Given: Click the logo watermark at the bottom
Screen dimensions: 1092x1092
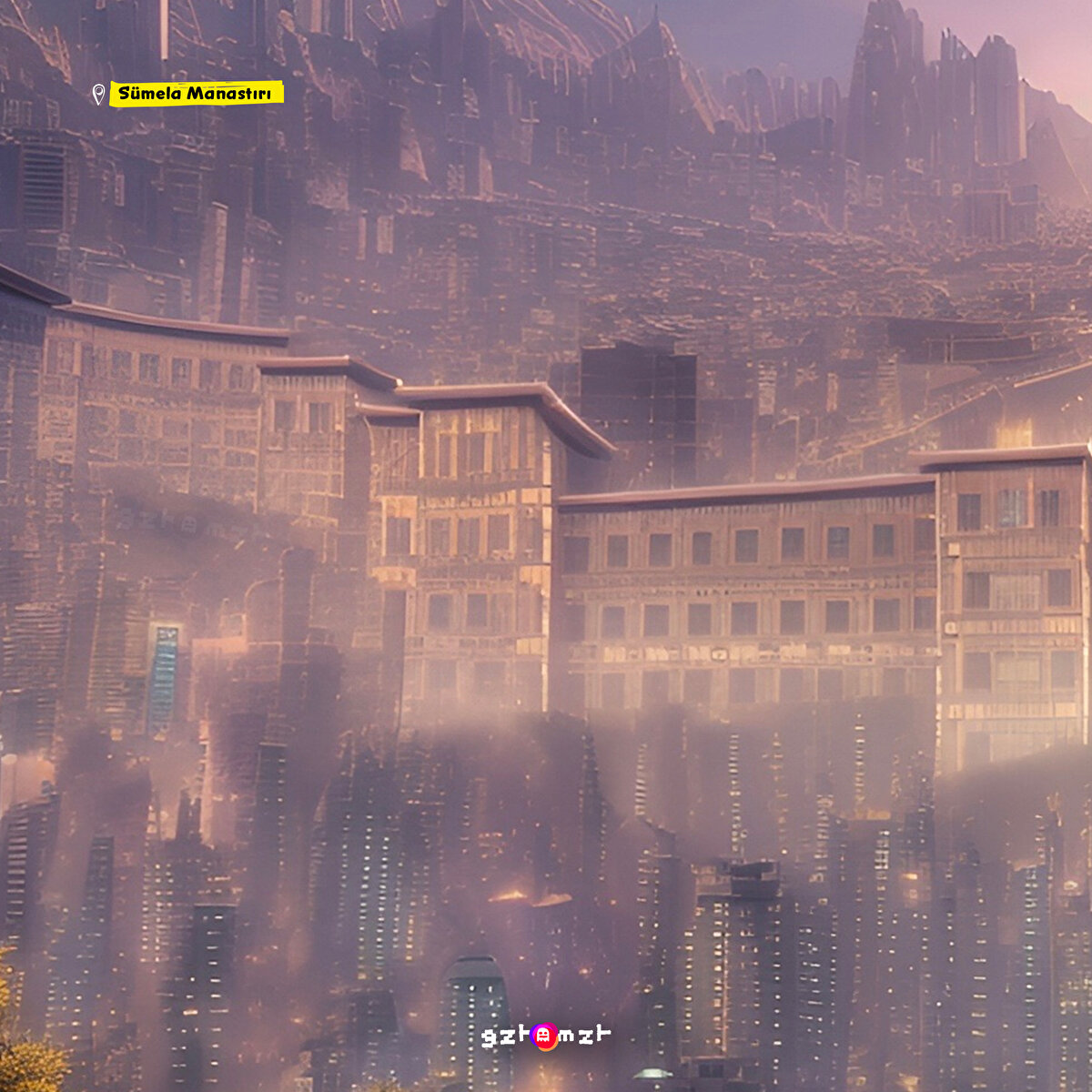Looking at the screenshot, I should click(x=545, y=1036).
